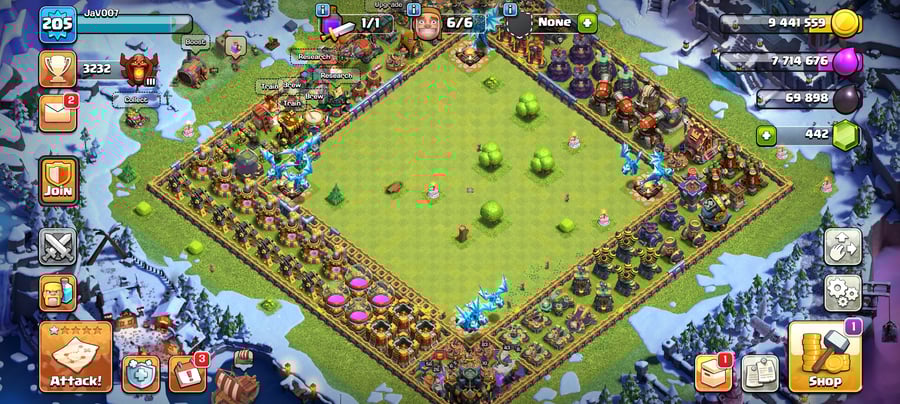Show info for the 1/1 sword counter
This screenshot has width=900, height=404.
322,10
